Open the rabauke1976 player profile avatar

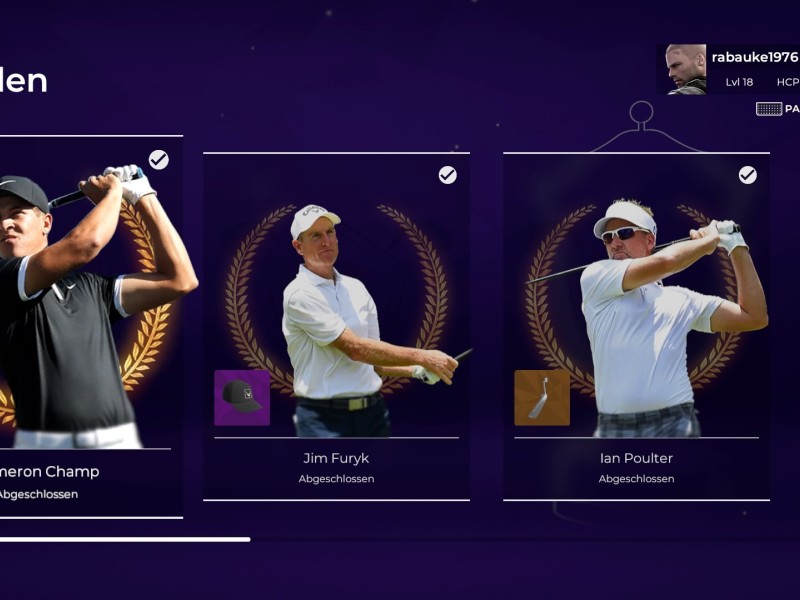[686, 69]
